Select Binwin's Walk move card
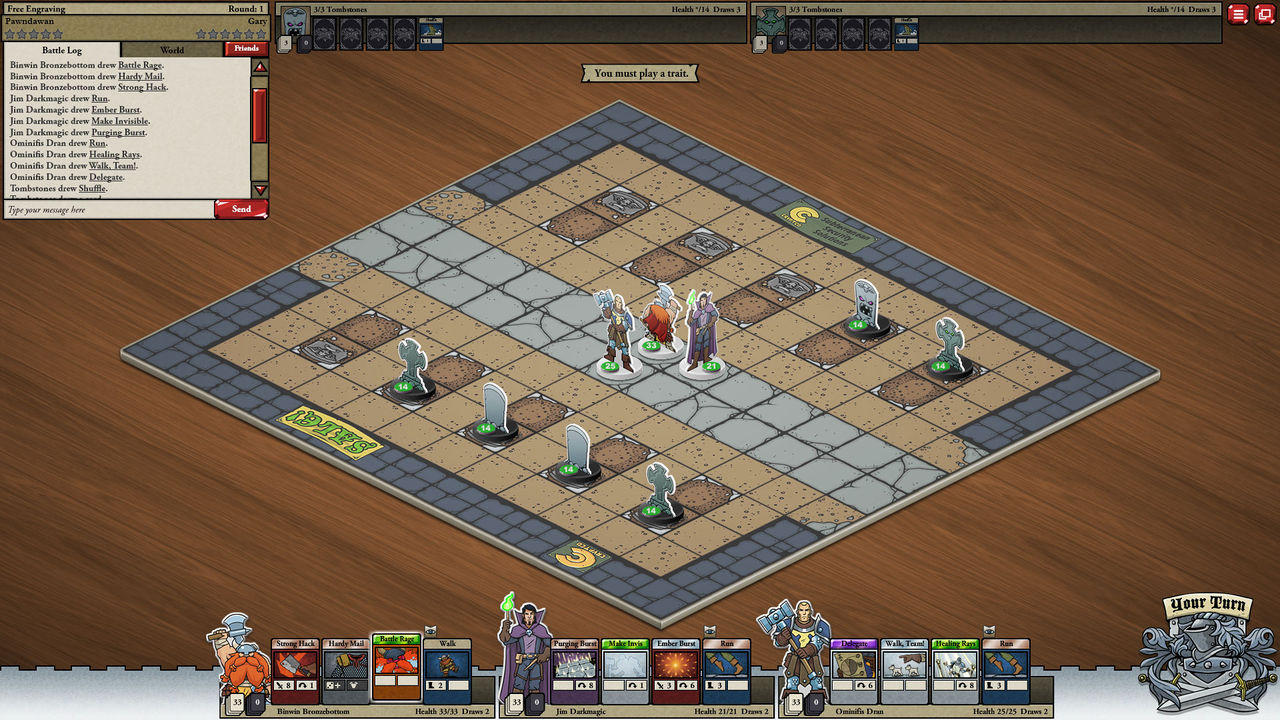The image size is (1280, 720). [x=447, y=670]
